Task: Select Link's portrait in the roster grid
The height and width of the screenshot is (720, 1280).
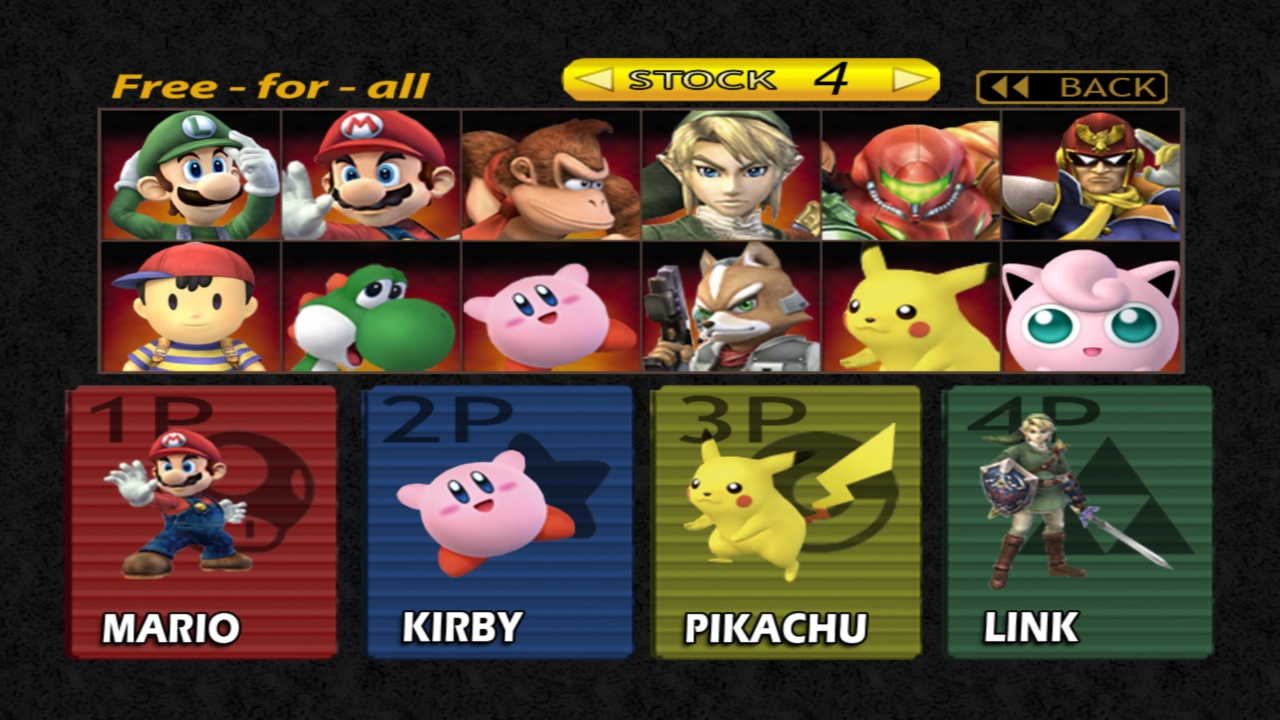Action: [731, 175]
